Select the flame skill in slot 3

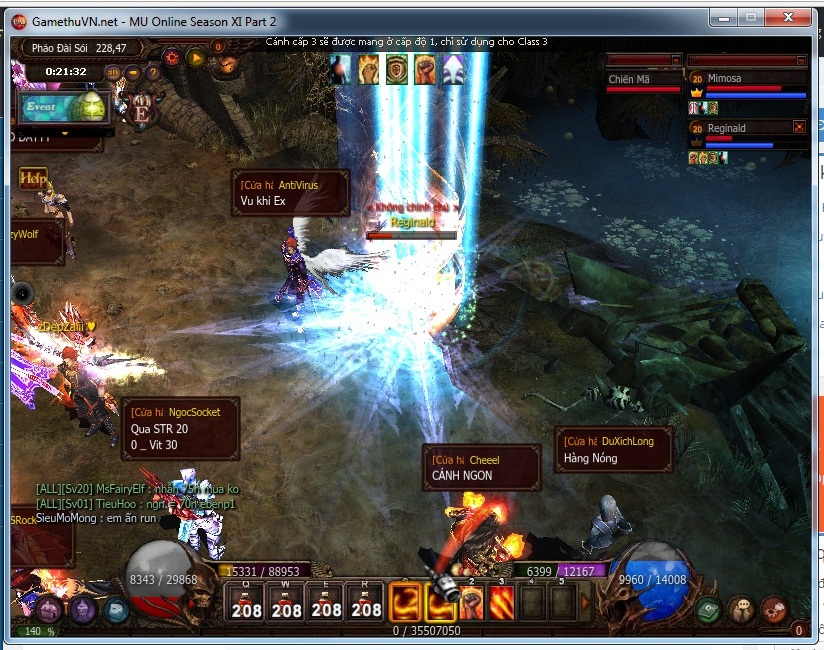click(501, 602)
